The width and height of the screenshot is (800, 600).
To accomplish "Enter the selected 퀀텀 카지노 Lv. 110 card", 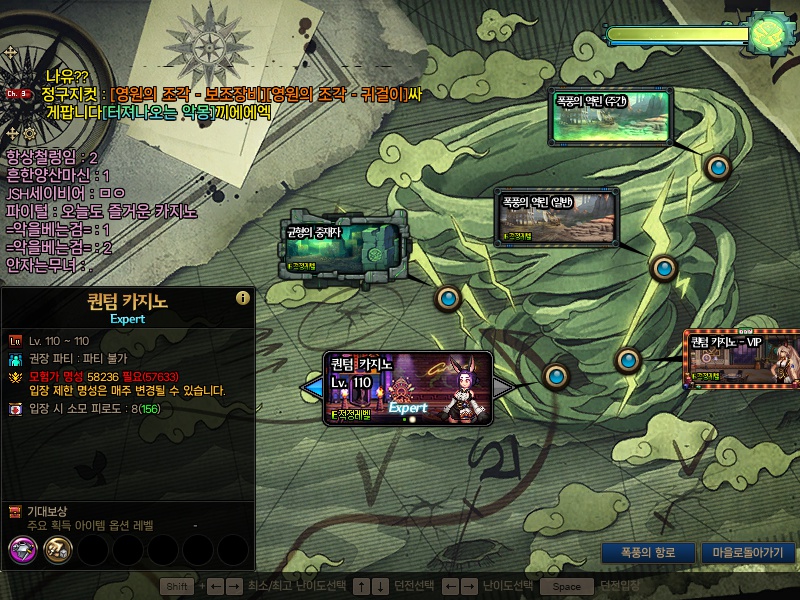I will click(x=408, y=388).
